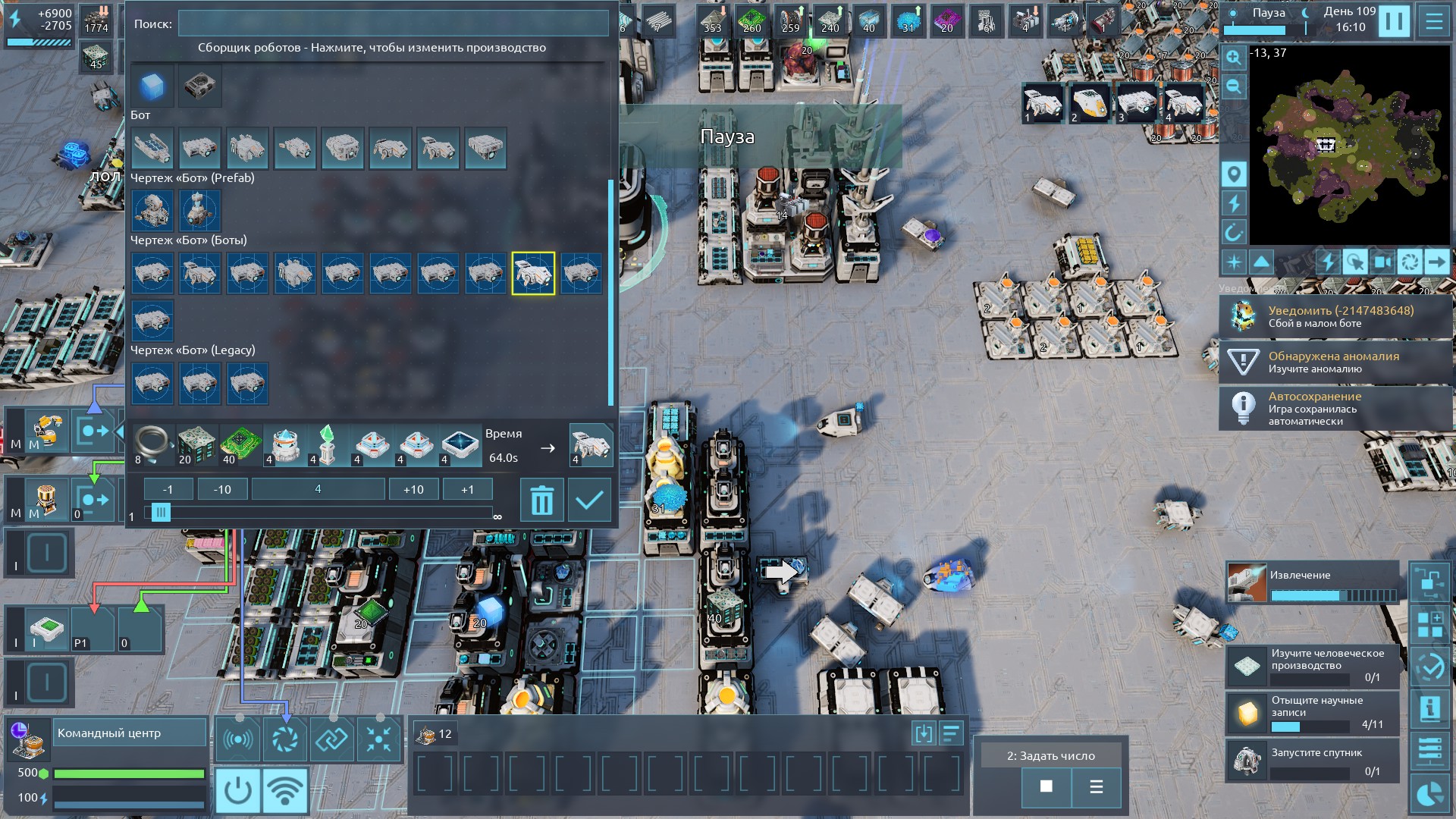
Task: Open the hamburger main menu
Action: pos(1433,20)
